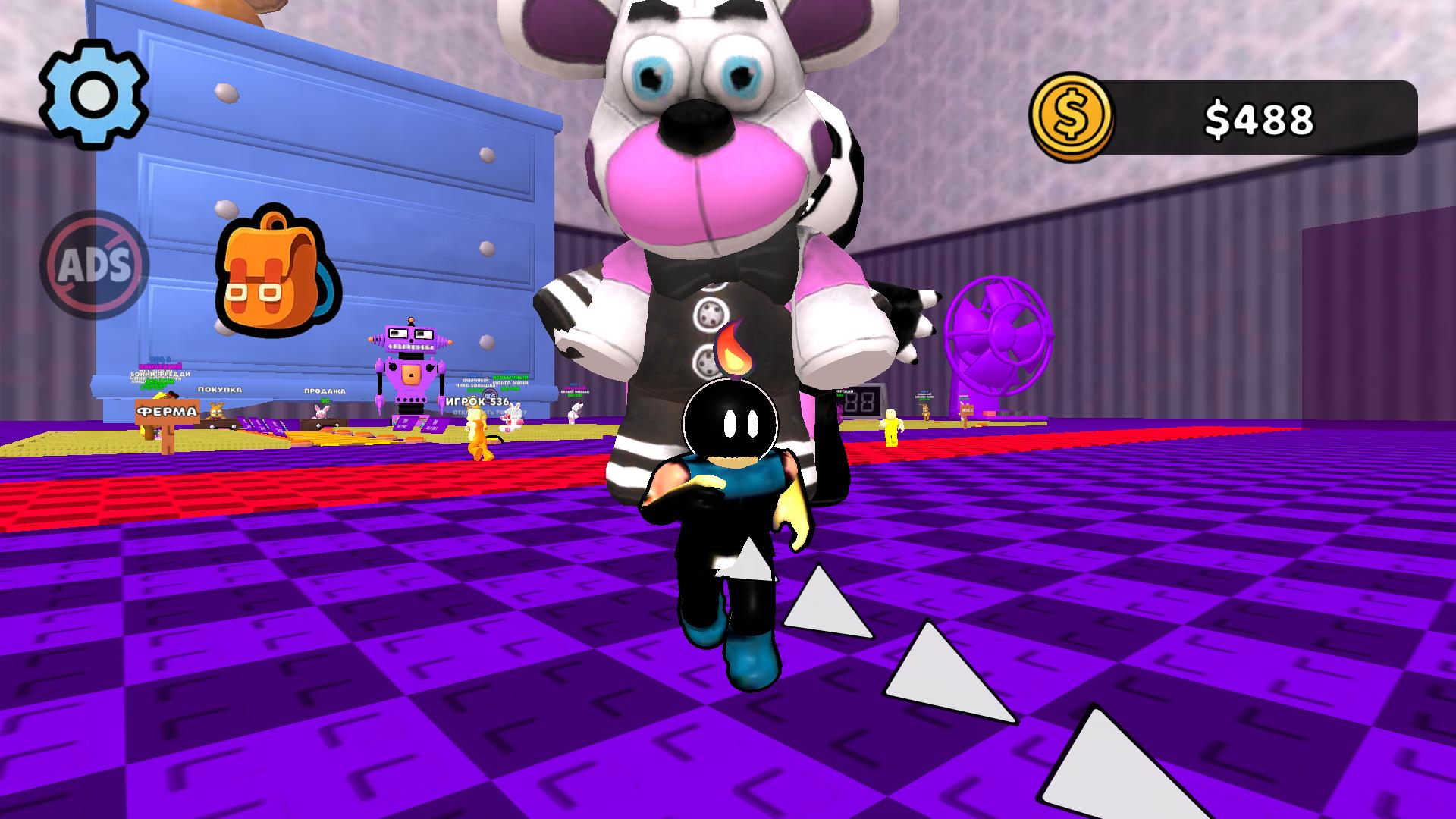This screenshot has width=1456, height=819.
Task: Click the МАНГА МИНИ pet nametag
Action: pyautogui.click(x=513, y=383)
